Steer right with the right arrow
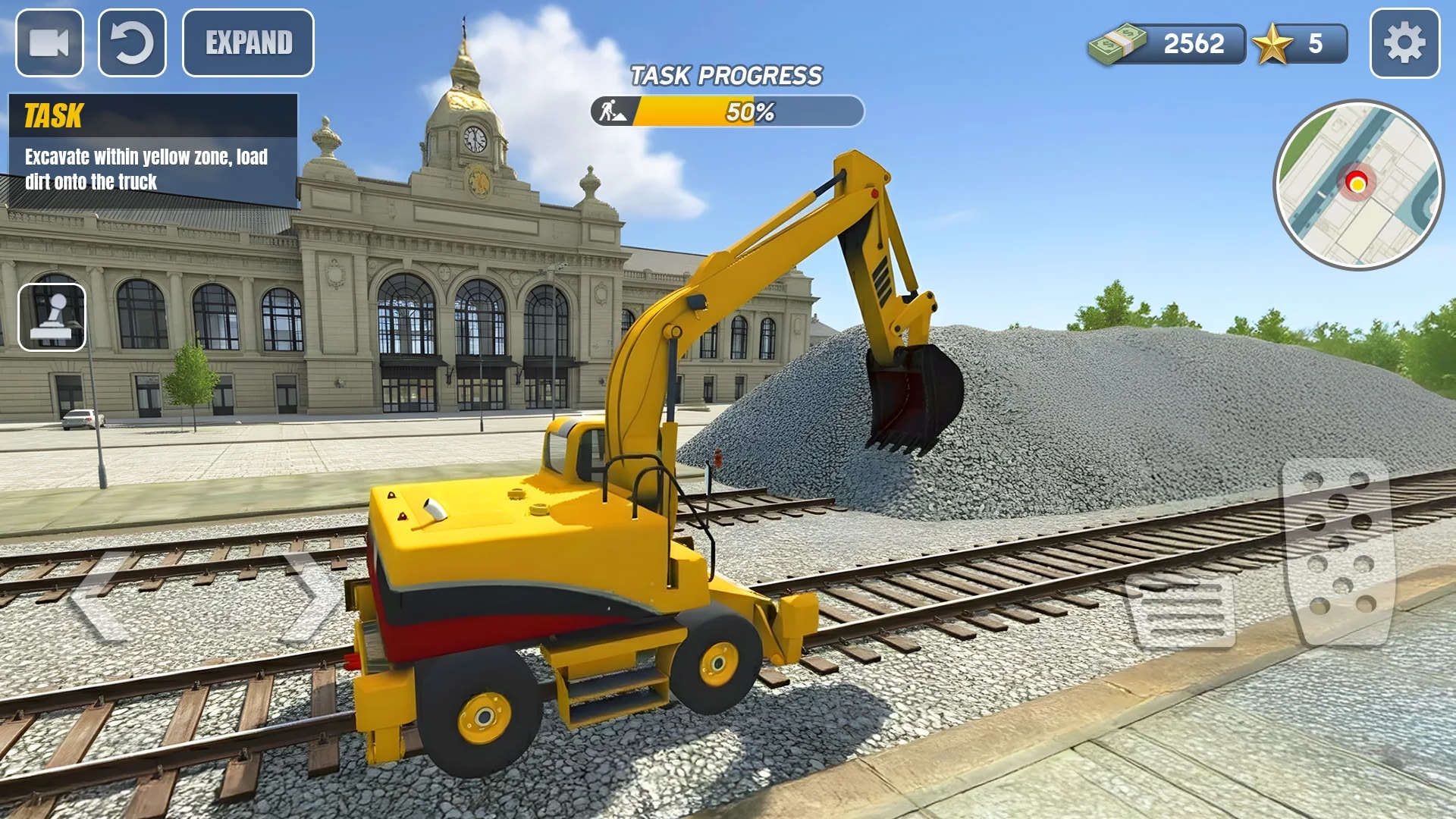Viewport: 1456px width, 819px height. point(312,598)
